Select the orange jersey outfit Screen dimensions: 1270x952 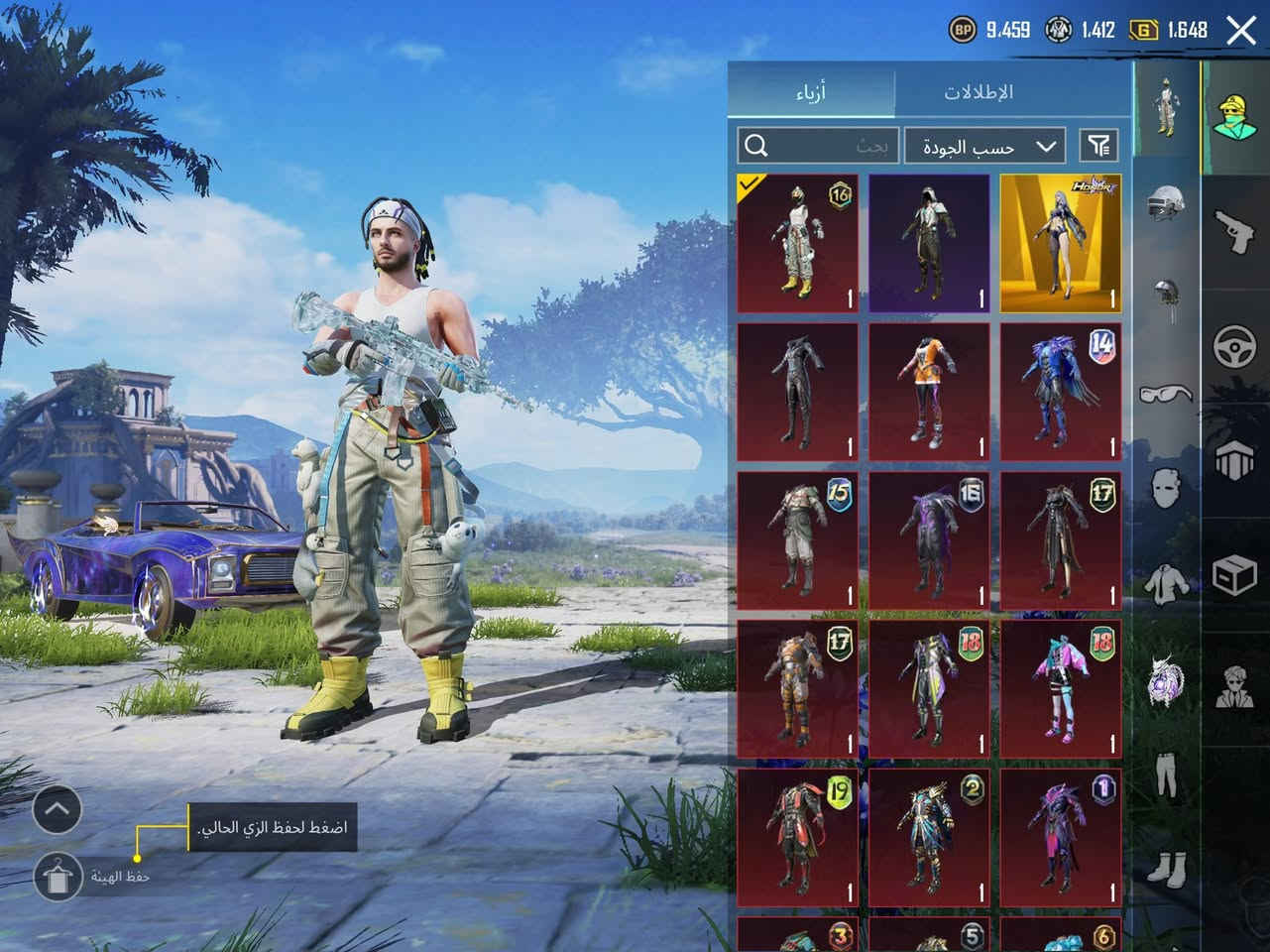pos(929,392)
